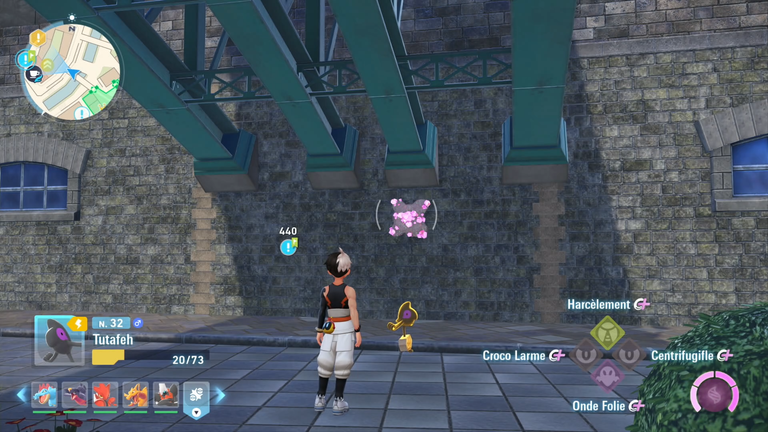Select Tutafeh's active Pokémon portrait
Screen dimensions: 768x432
click(x=60, y=340)
